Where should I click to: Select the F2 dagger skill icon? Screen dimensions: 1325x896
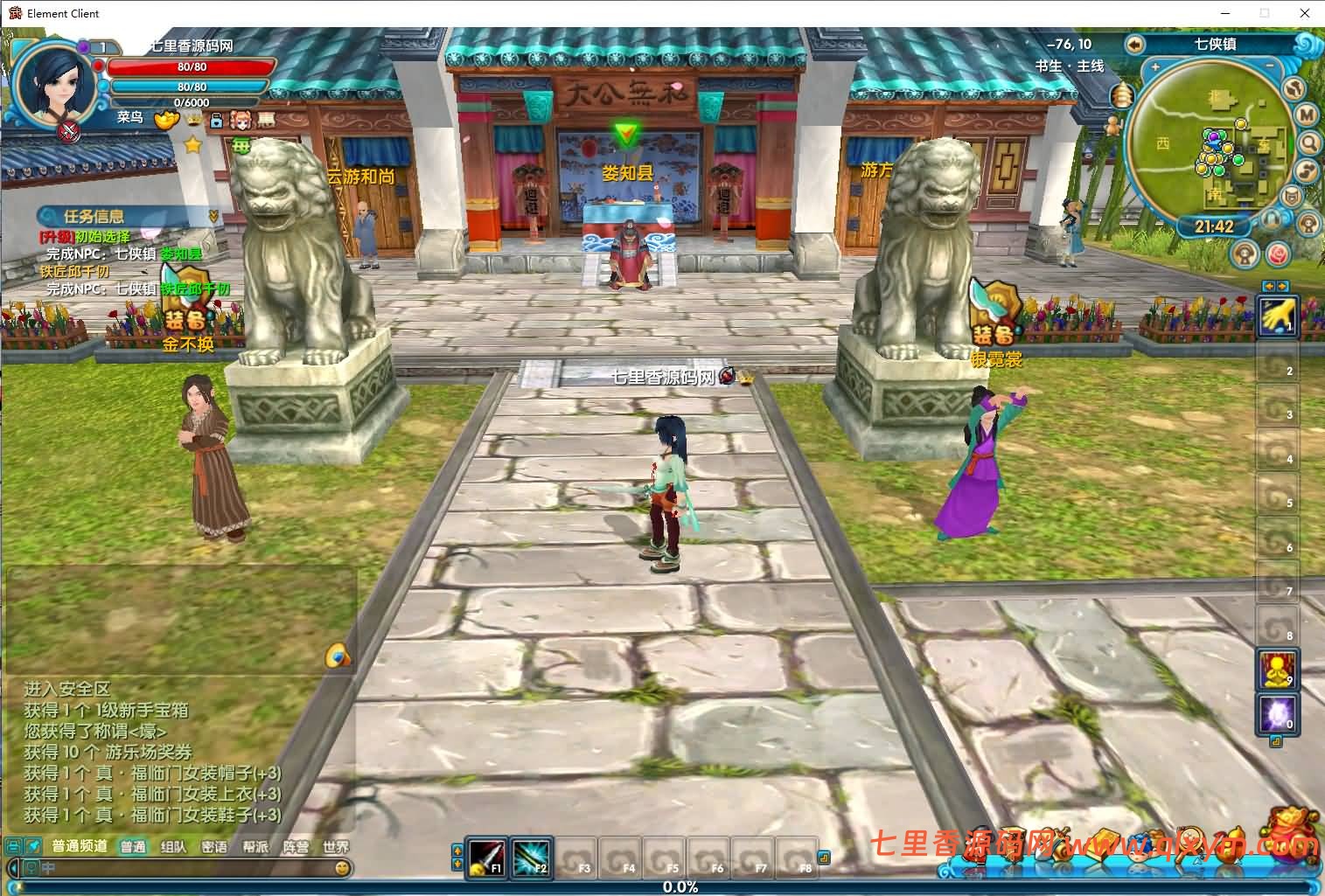point(533,859)
